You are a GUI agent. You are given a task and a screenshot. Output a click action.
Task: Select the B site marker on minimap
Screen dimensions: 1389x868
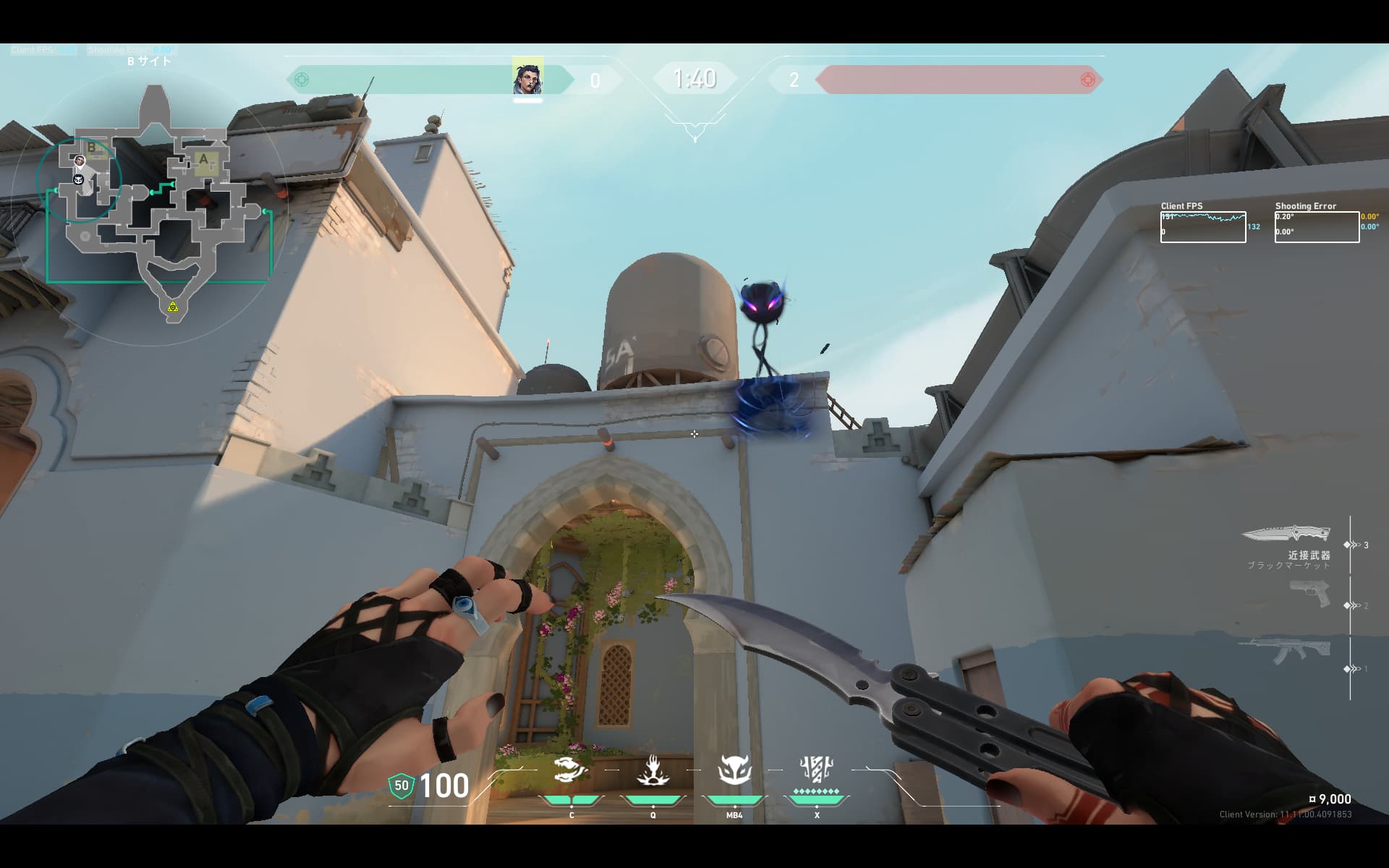click(x=92, y=148)
